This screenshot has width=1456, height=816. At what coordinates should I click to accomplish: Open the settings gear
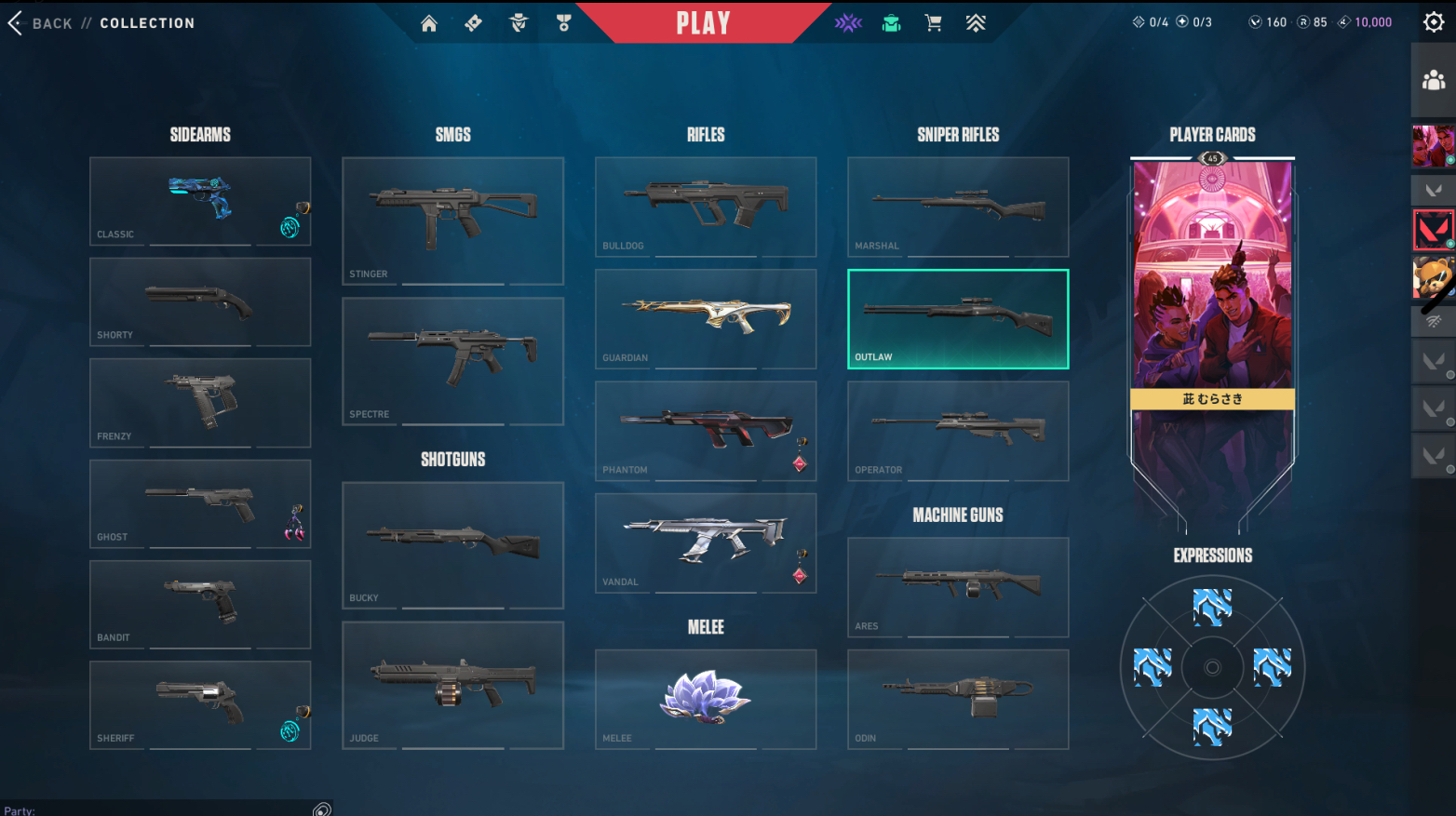(x=1434, y=22)
